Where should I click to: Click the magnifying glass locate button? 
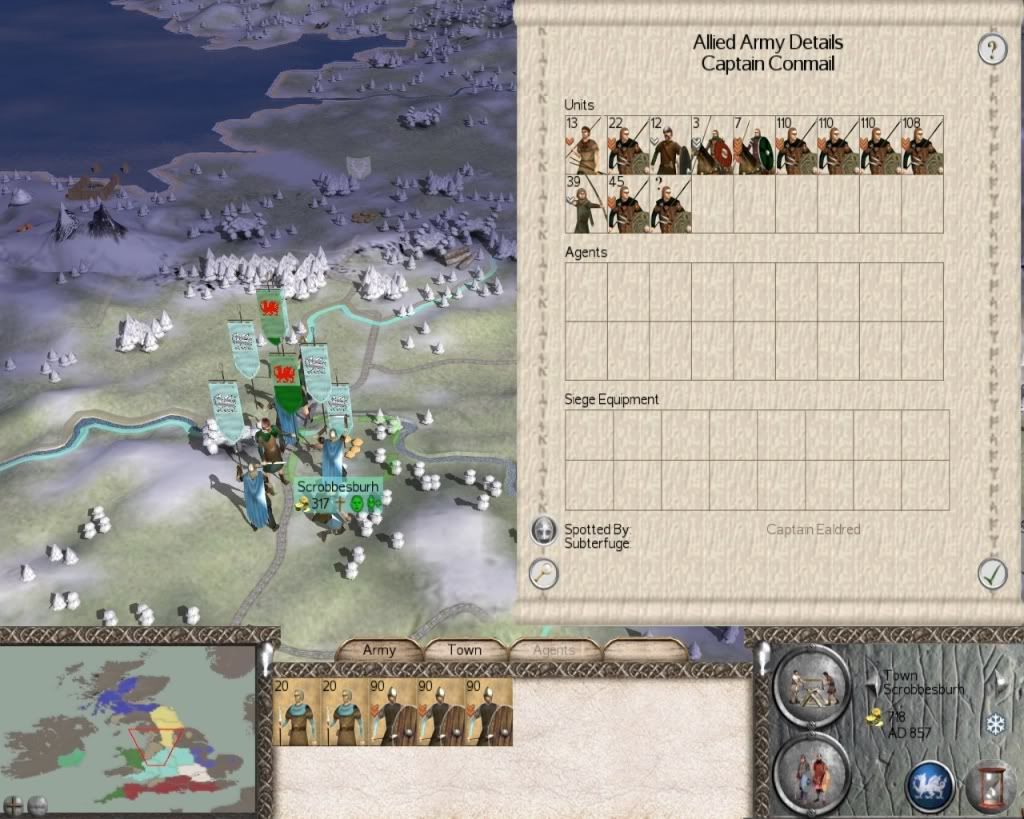(543, 574)
